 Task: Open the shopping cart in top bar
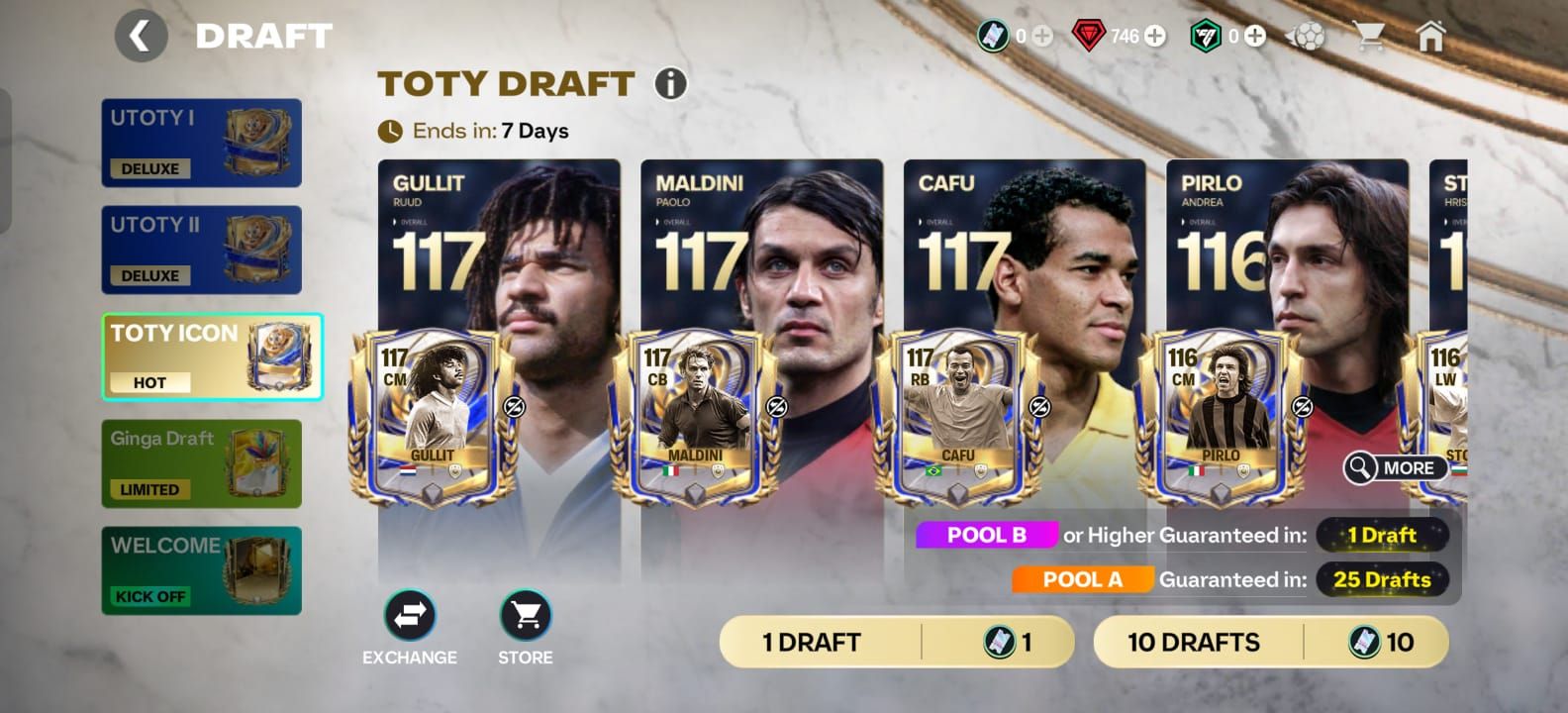(x=1369, y=37)
